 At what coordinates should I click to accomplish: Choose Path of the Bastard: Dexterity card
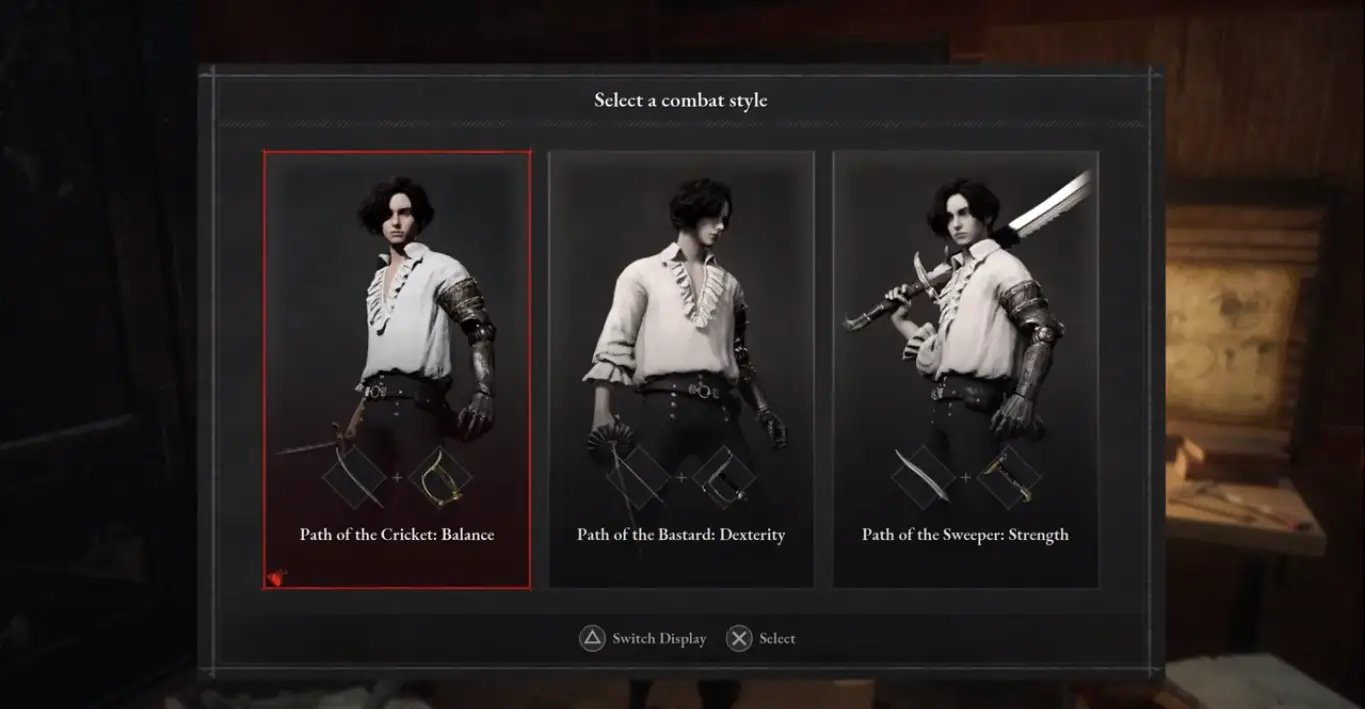pyautogui.click(x=681, y=370)
